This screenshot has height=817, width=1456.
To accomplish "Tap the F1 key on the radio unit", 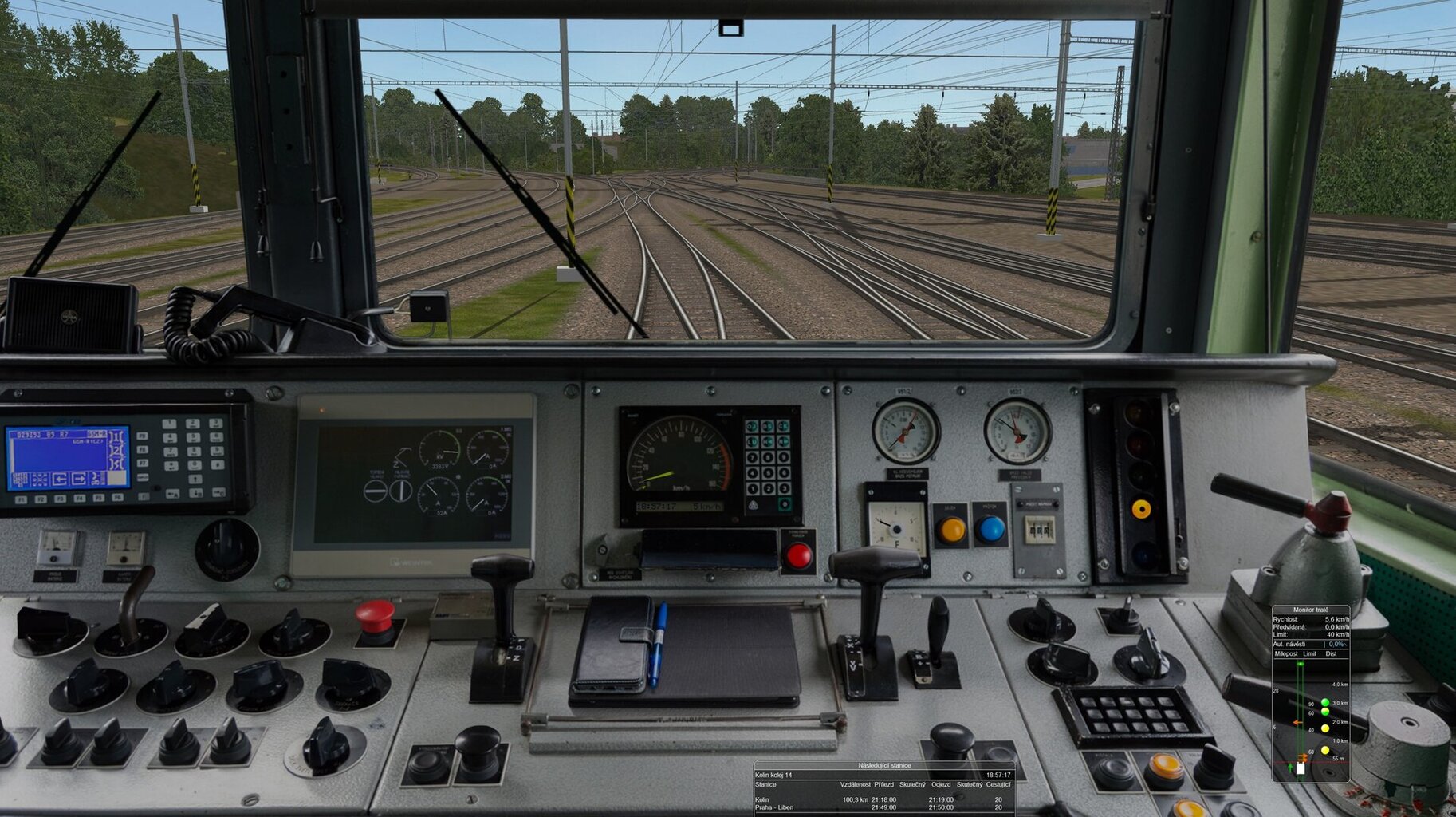I will click(22, 499).
